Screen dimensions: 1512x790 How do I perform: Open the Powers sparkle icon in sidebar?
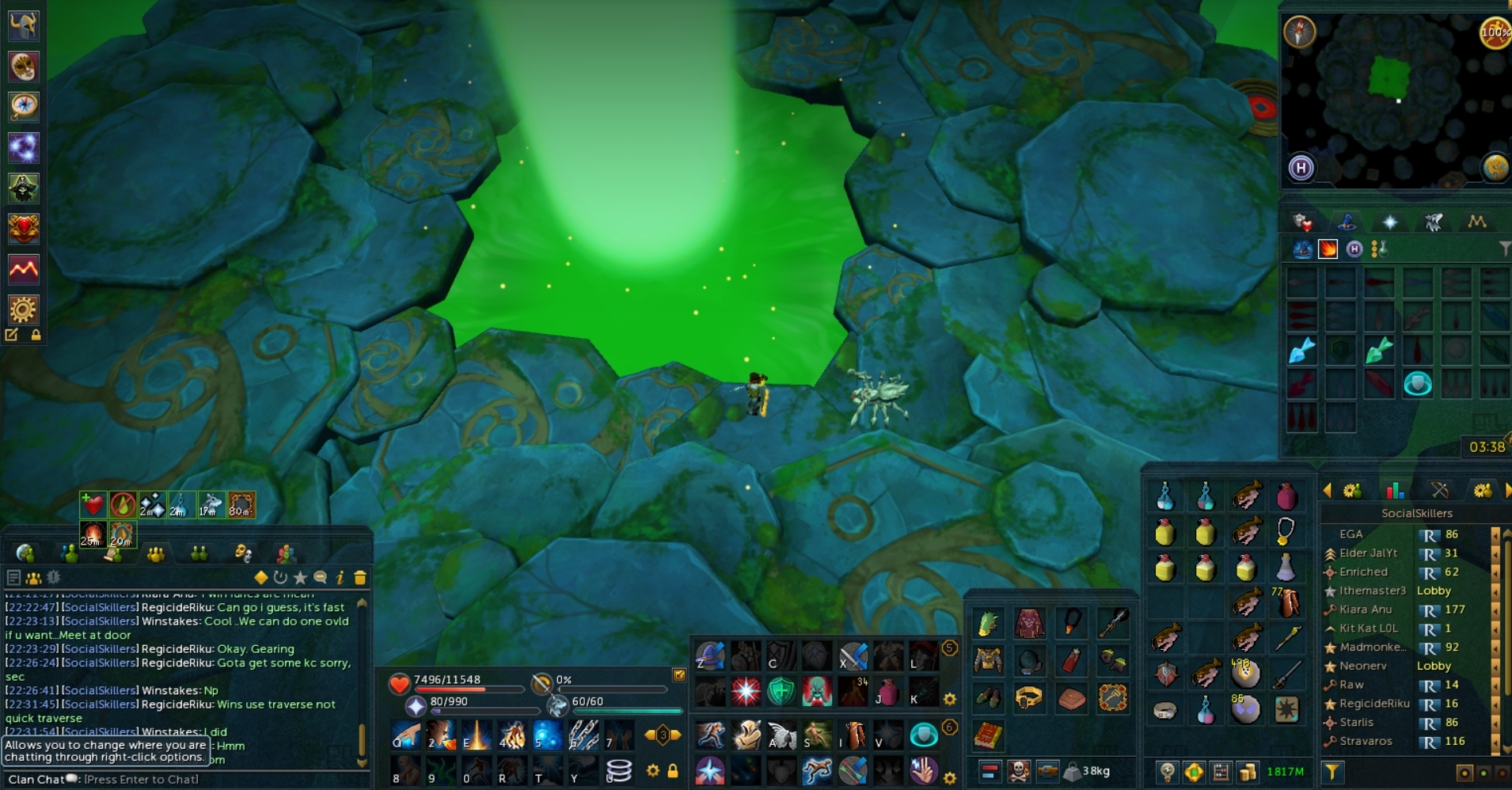(x=24, y=146)
